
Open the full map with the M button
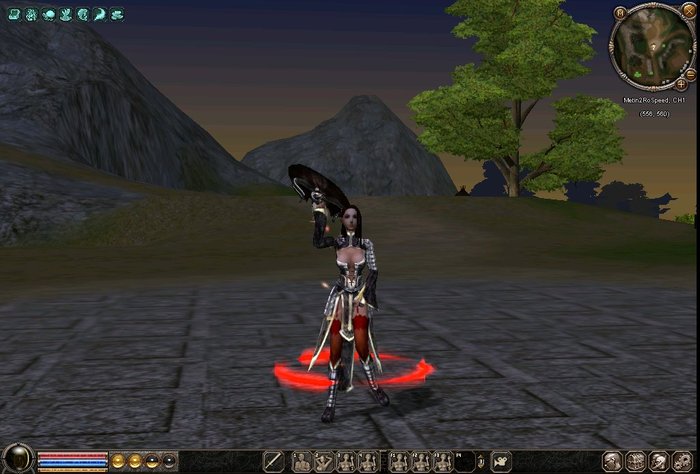(620, 13)
